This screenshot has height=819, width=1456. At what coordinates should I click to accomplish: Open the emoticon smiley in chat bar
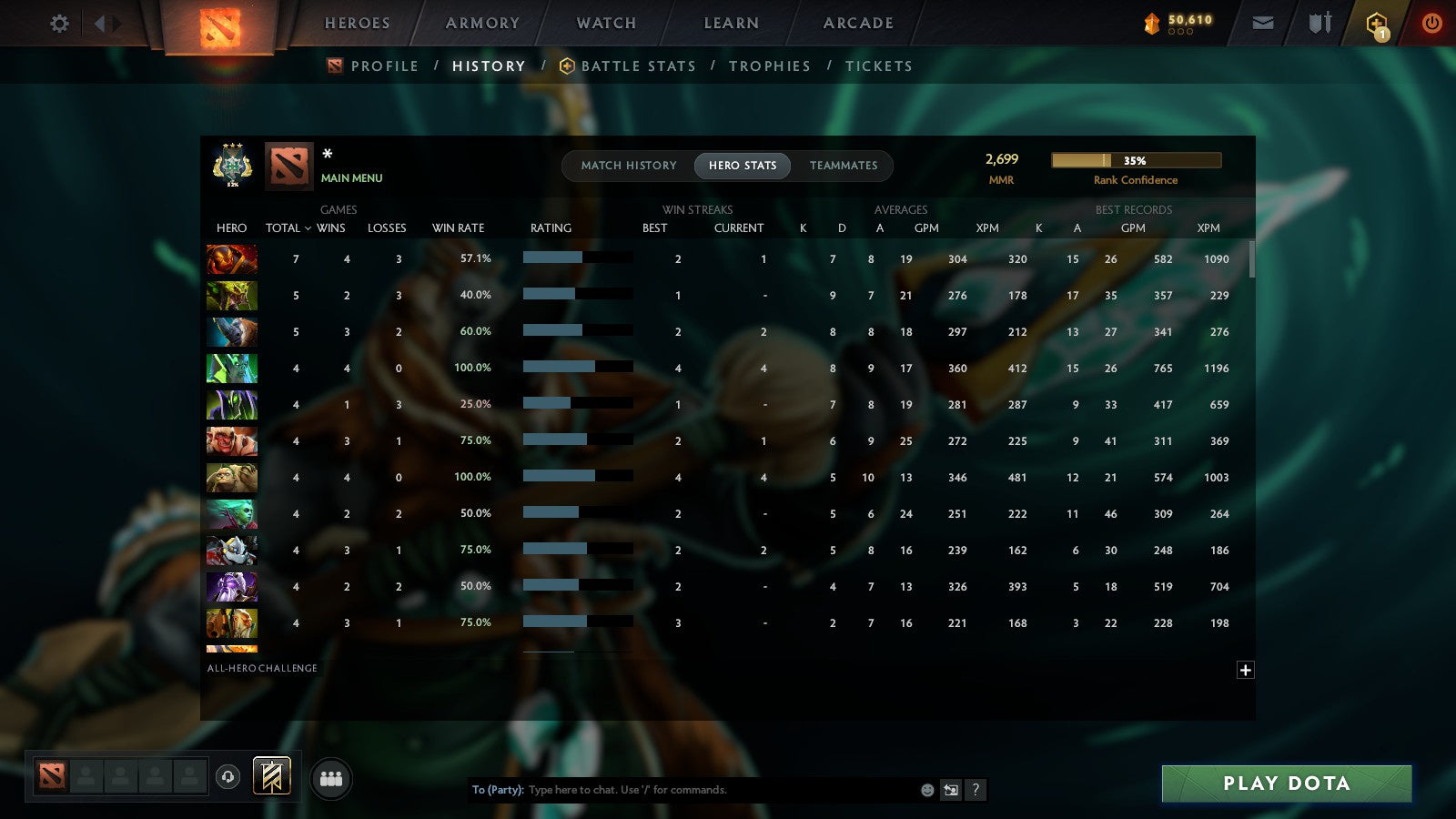928,790
